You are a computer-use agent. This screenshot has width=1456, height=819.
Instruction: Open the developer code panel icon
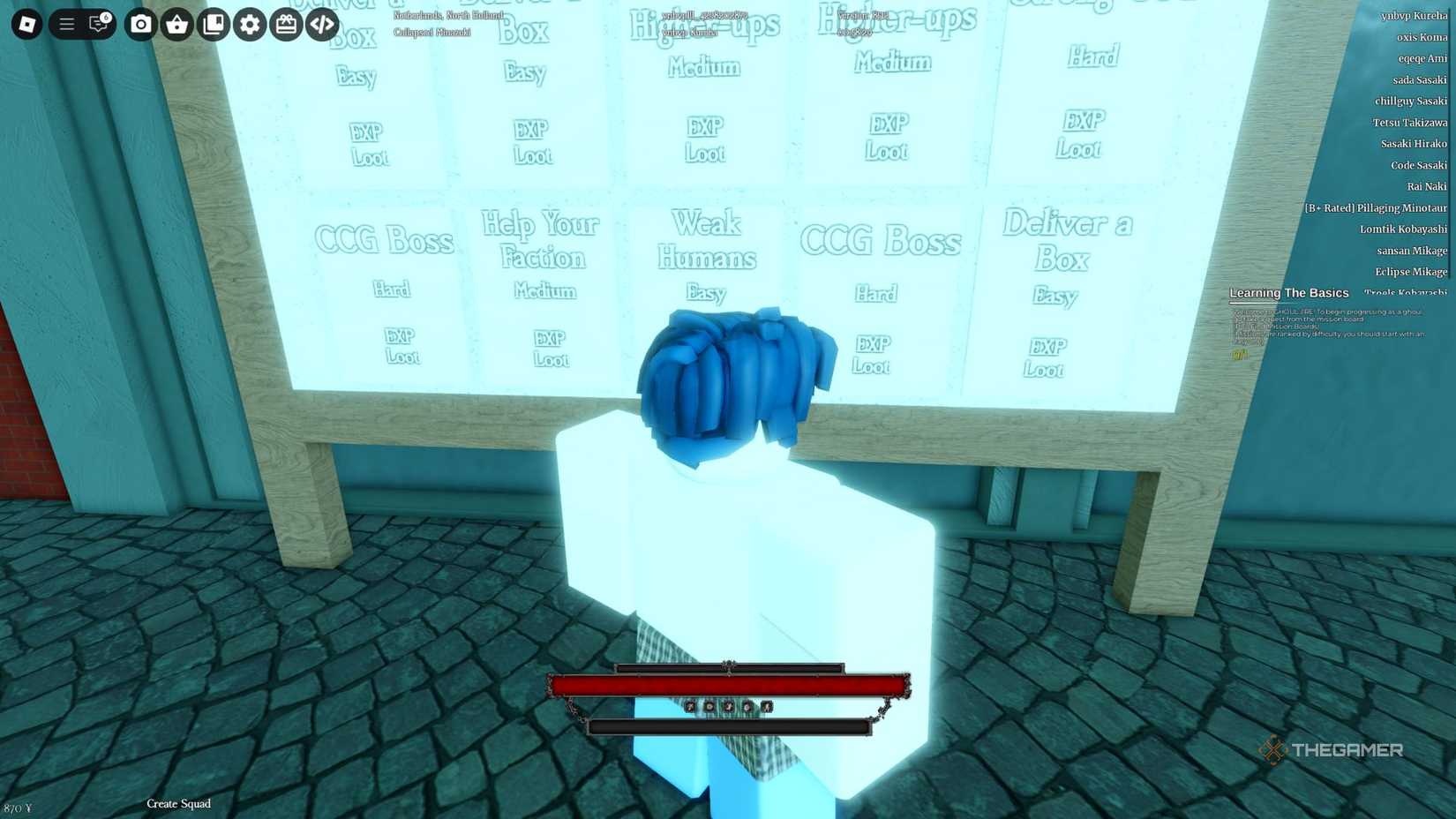[x=321, y=25]
